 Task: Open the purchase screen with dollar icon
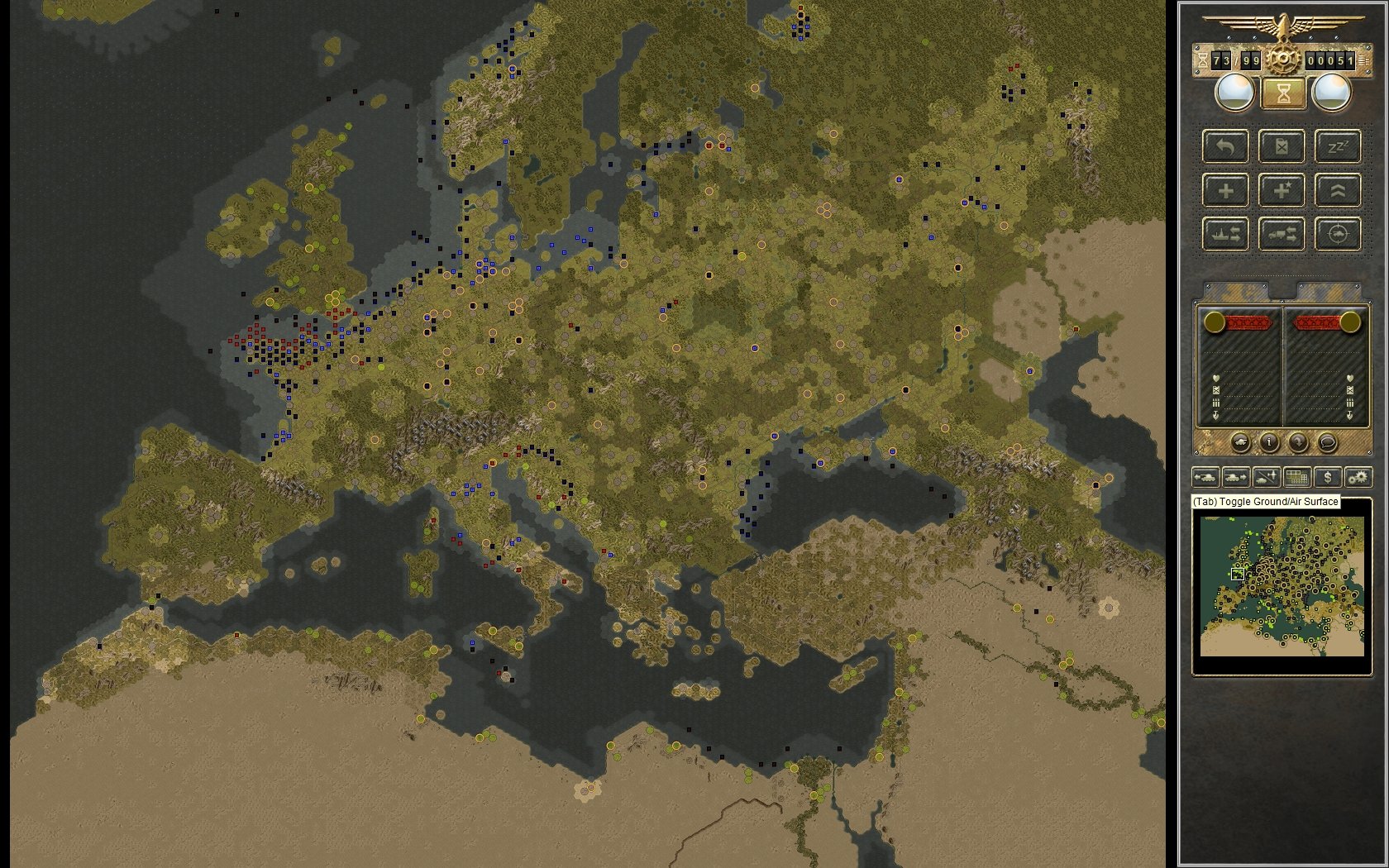1328,477
